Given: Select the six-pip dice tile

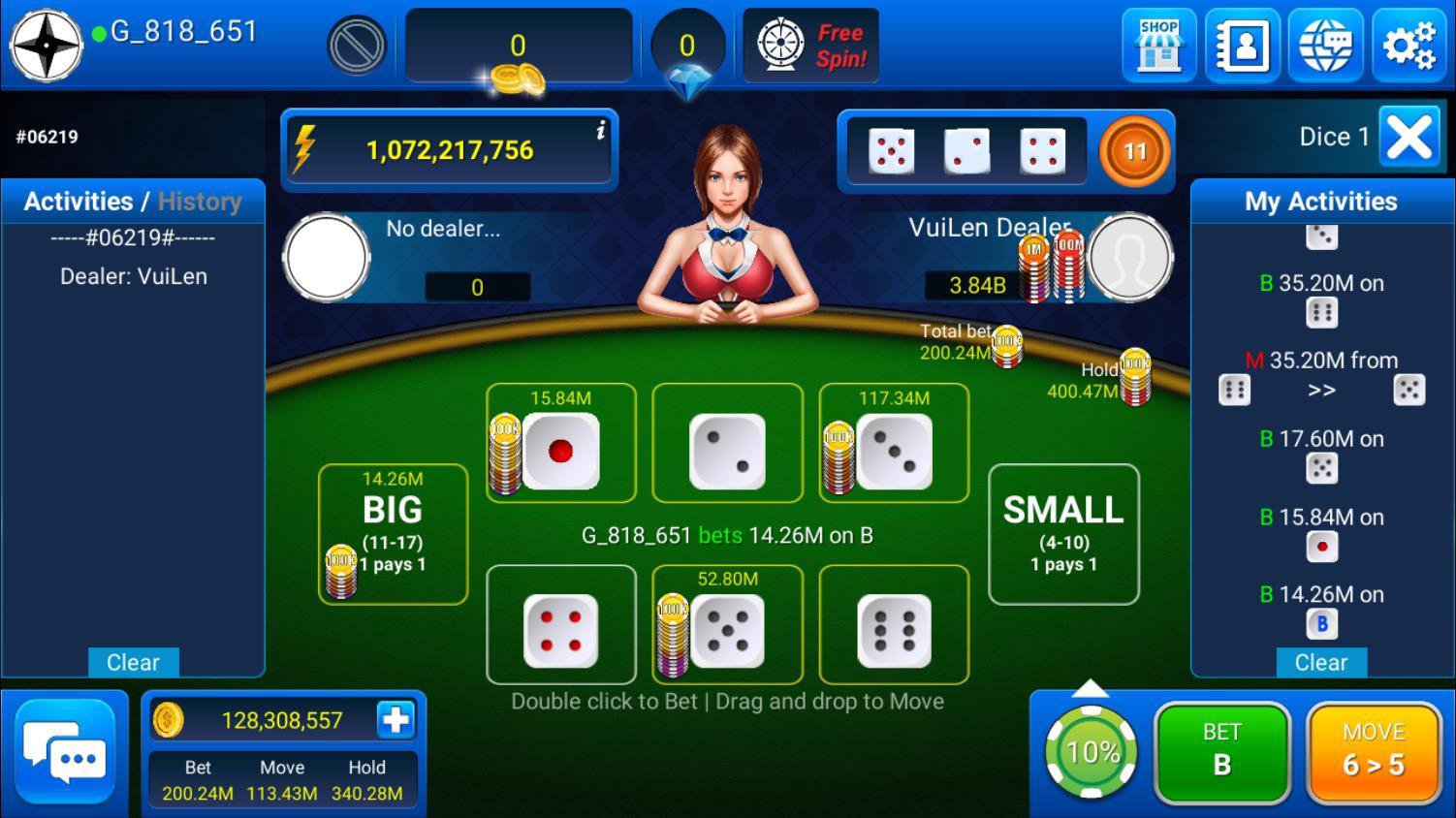Looking at the screenshot, I should click(894, 631).
